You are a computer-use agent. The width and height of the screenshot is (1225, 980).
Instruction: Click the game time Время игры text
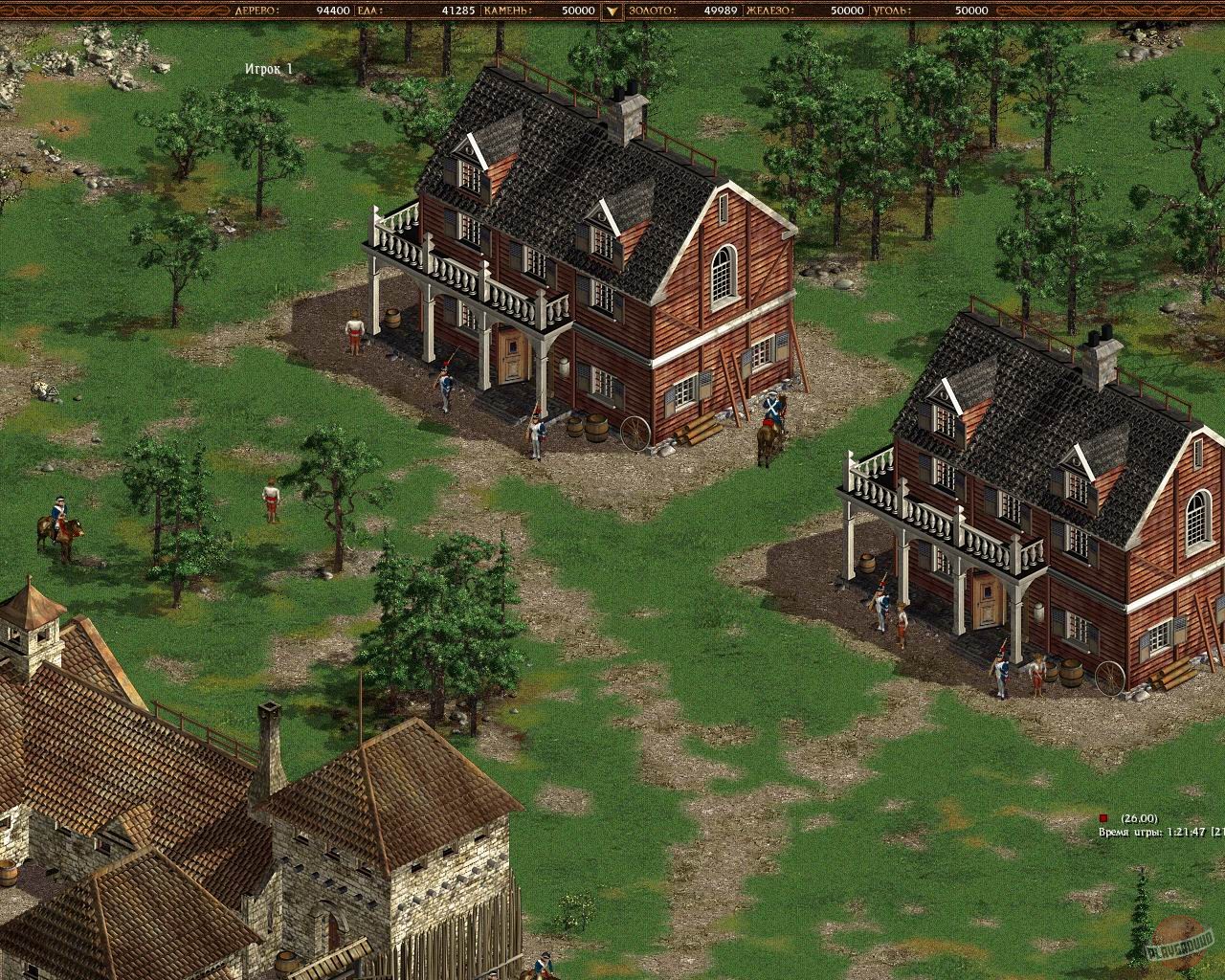(1129, 833)
